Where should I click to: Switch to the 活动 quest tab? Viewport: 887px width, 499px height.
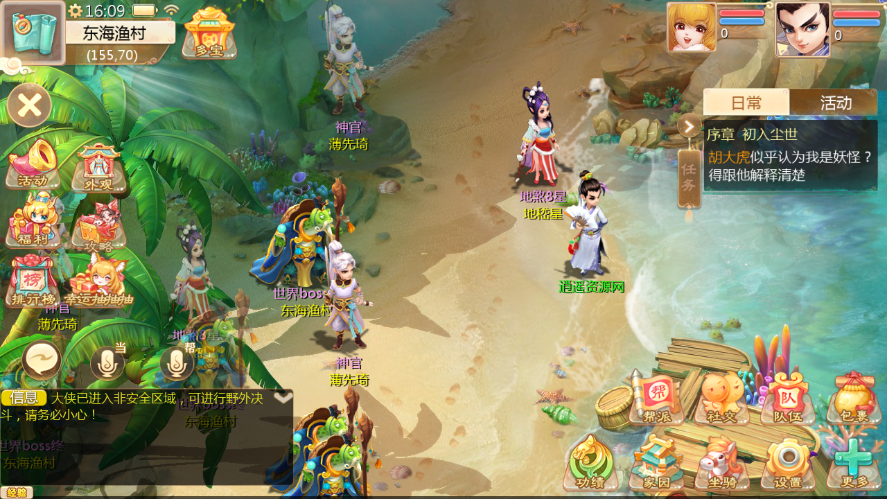tap(836, 102)
